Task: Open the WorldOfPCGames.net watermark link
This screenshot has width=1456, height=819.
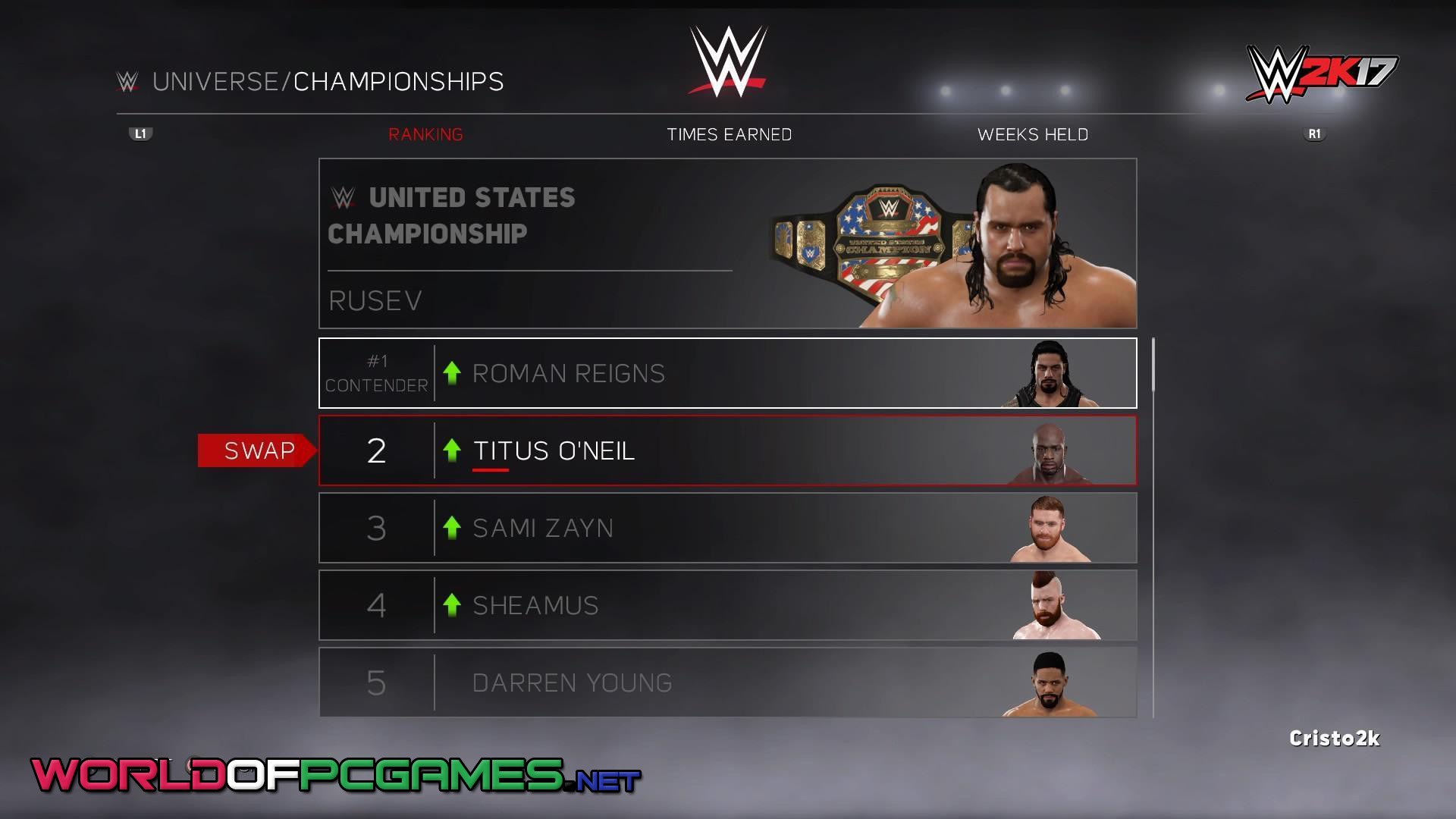Action: pos(335,776)
